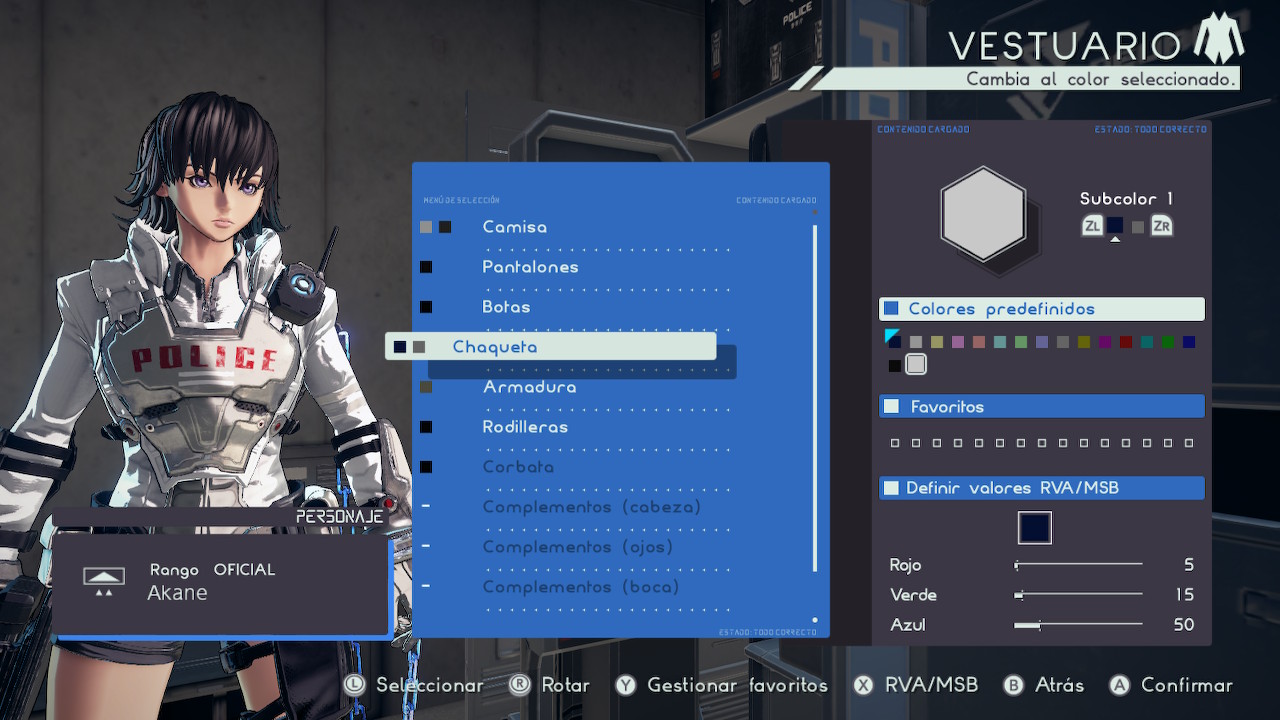Select the gray Subcolor swatch

click(1137, 227)
